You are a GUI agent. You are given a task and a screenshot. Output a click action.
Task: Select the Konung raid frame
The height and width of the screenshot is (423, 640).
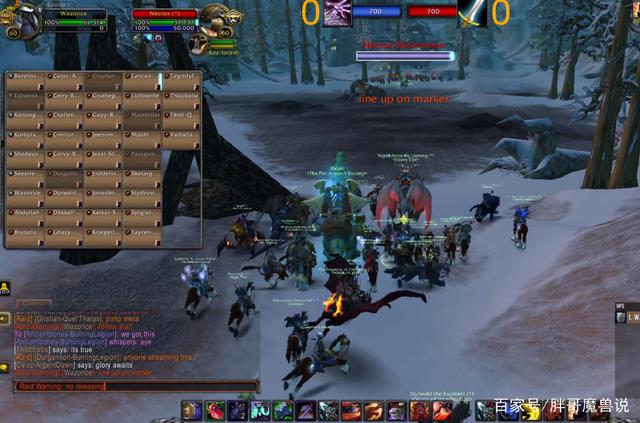pyautogui.click(x=25, y=119)
